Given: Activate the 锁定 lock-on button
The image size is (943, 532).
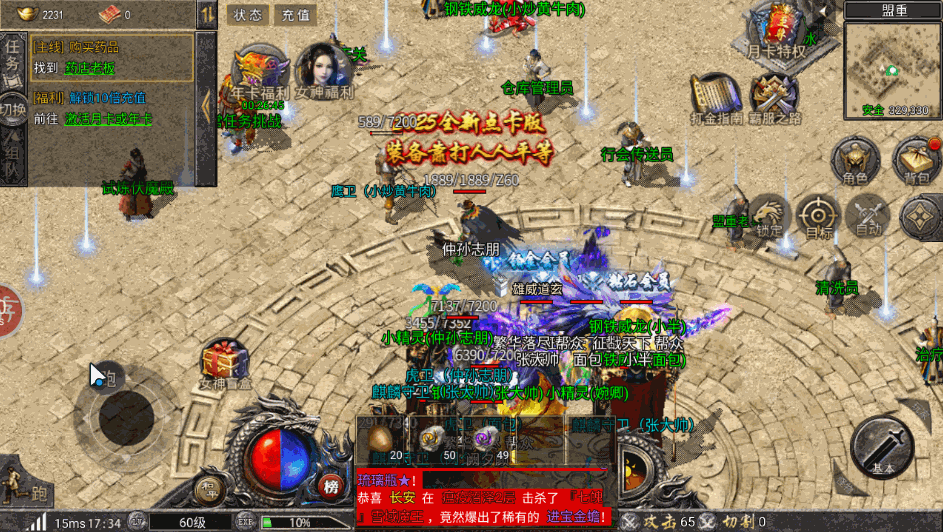Looking at the screenshot, I should point(769,215).
